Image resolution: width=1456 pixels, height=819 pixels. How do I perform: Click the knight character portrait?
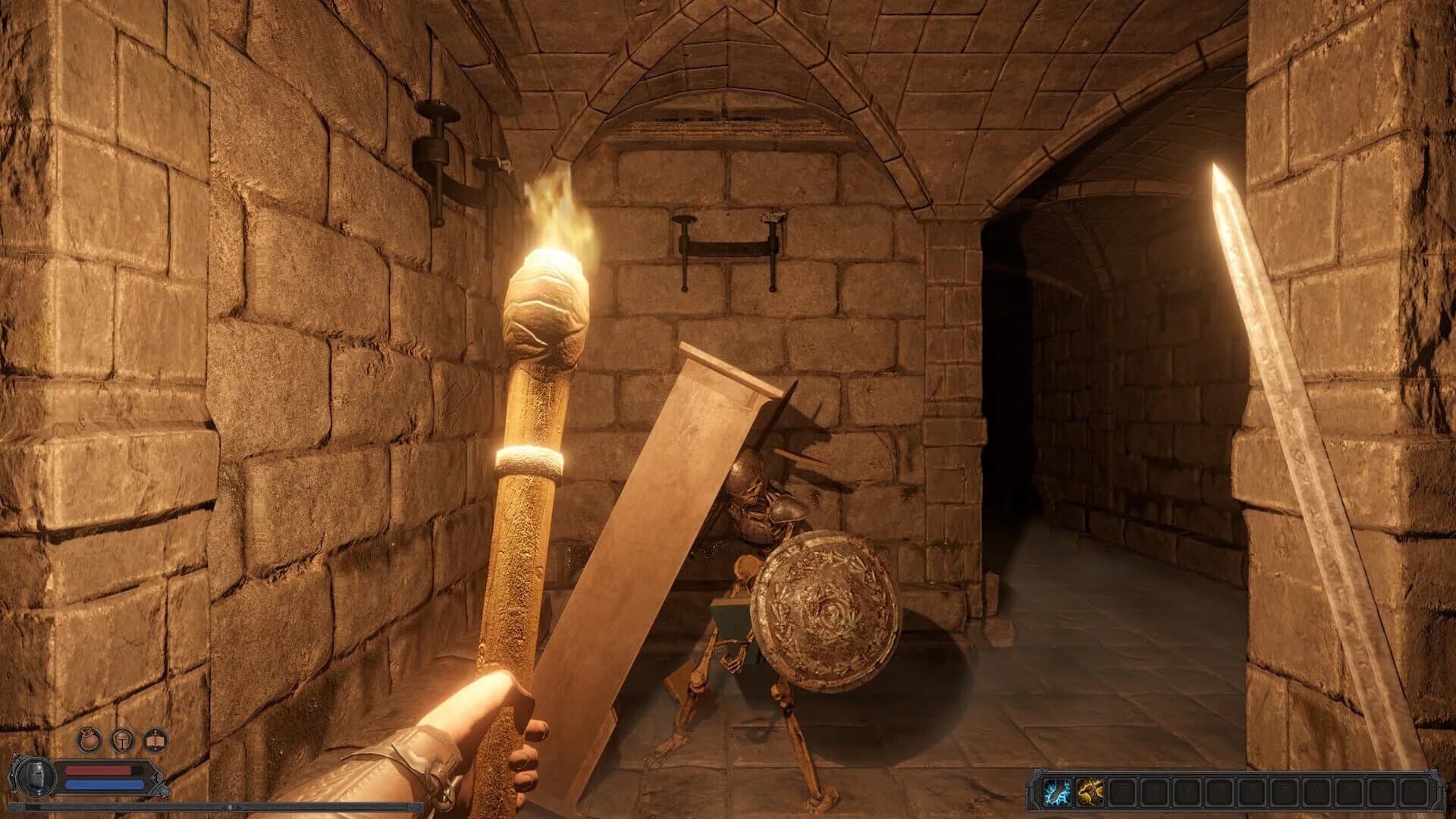[35, 778]
